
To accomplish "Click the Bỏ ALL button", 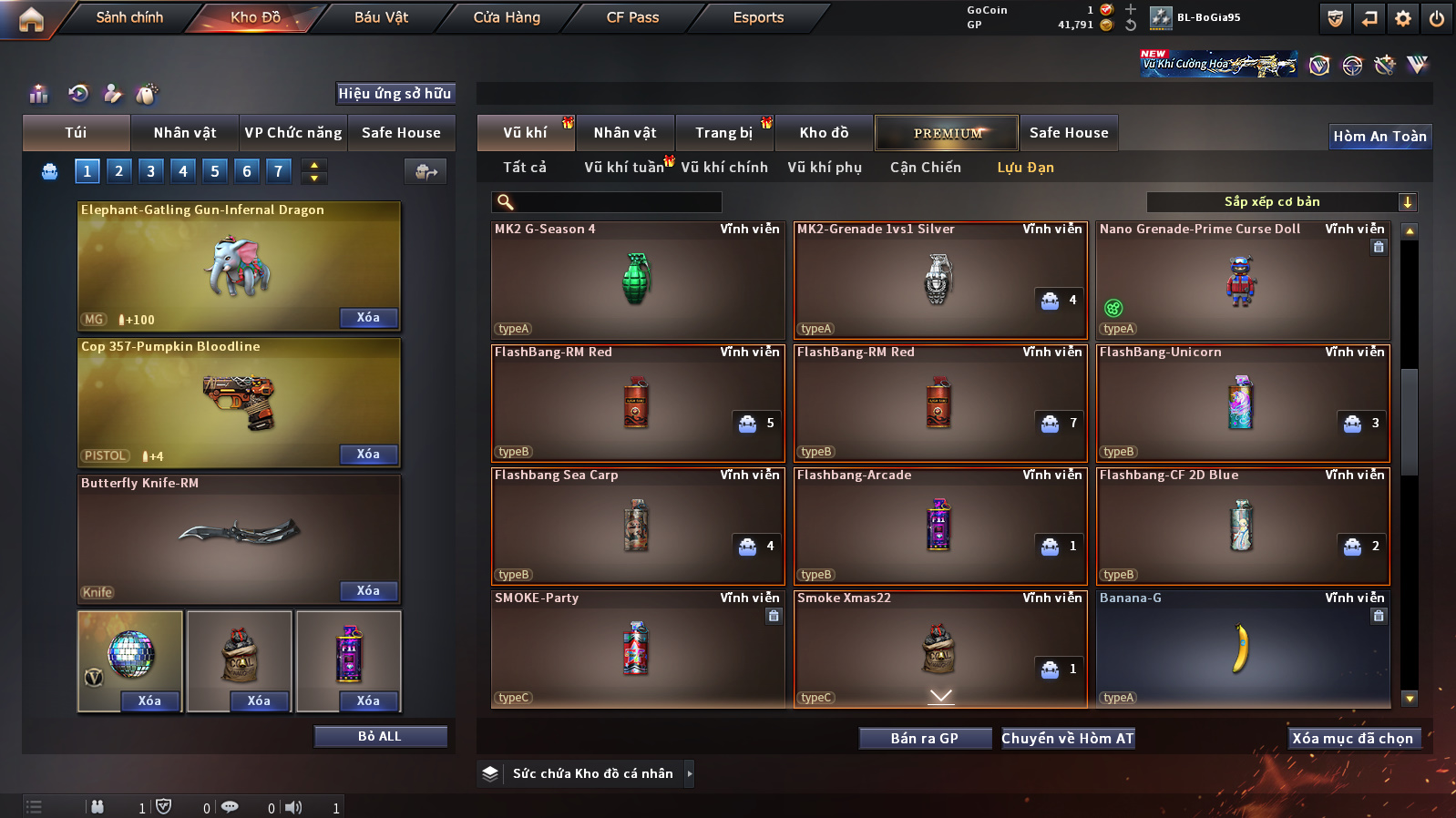I will (380, 736).
